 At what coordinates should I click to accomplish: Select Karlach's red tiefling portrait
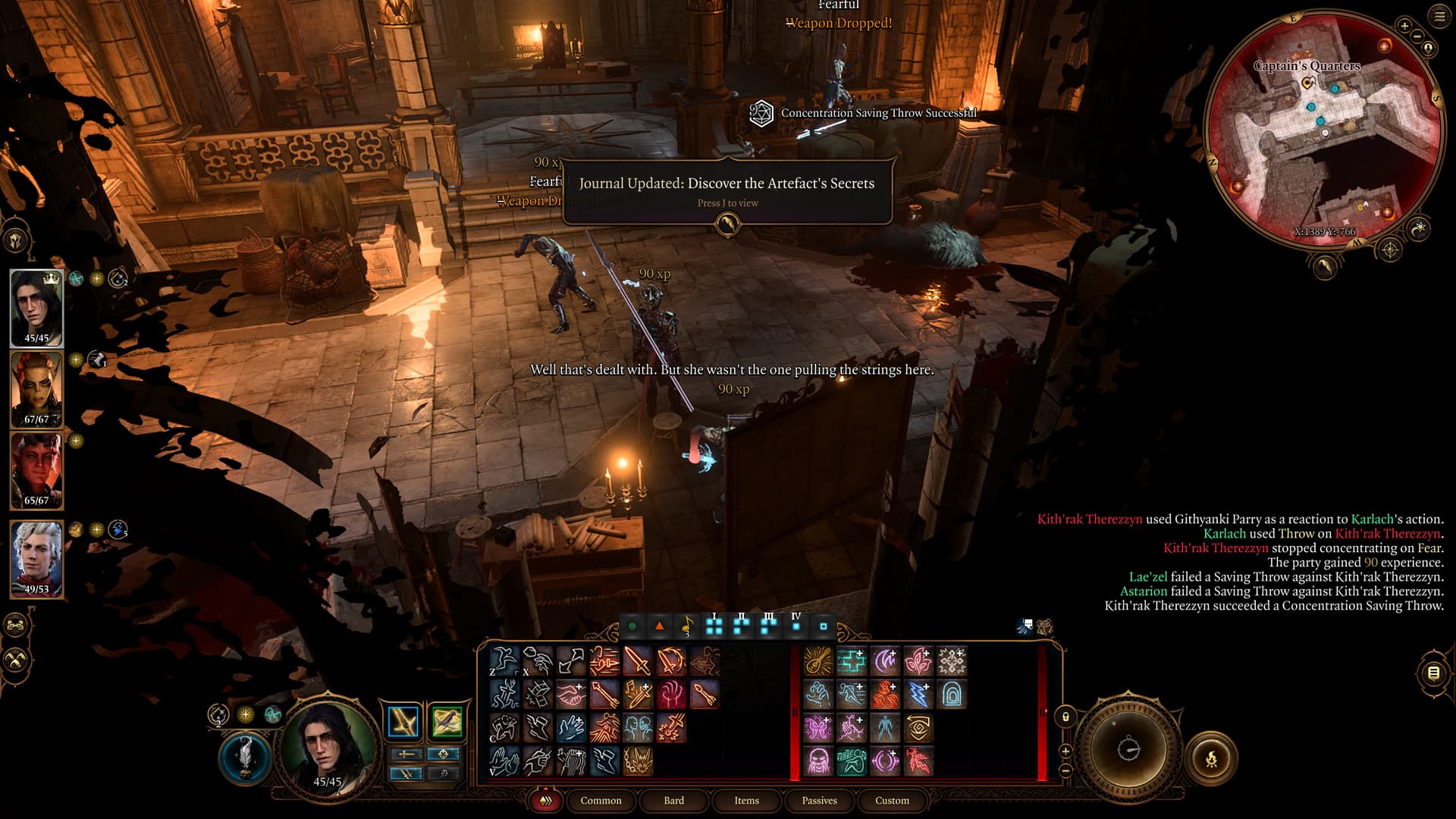coord(36,470)
